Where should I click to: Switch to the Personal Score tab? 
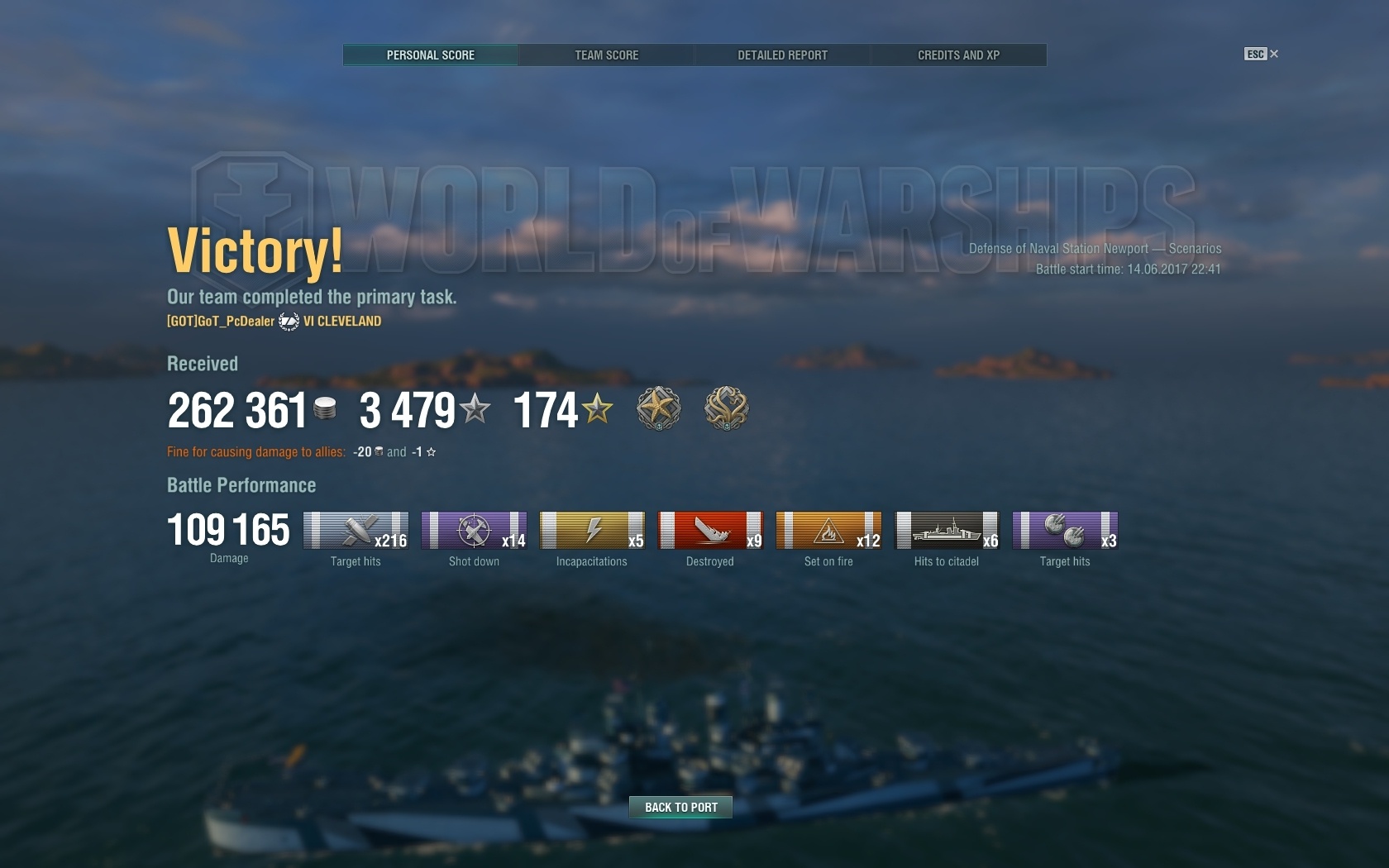[x=431, y=55]
